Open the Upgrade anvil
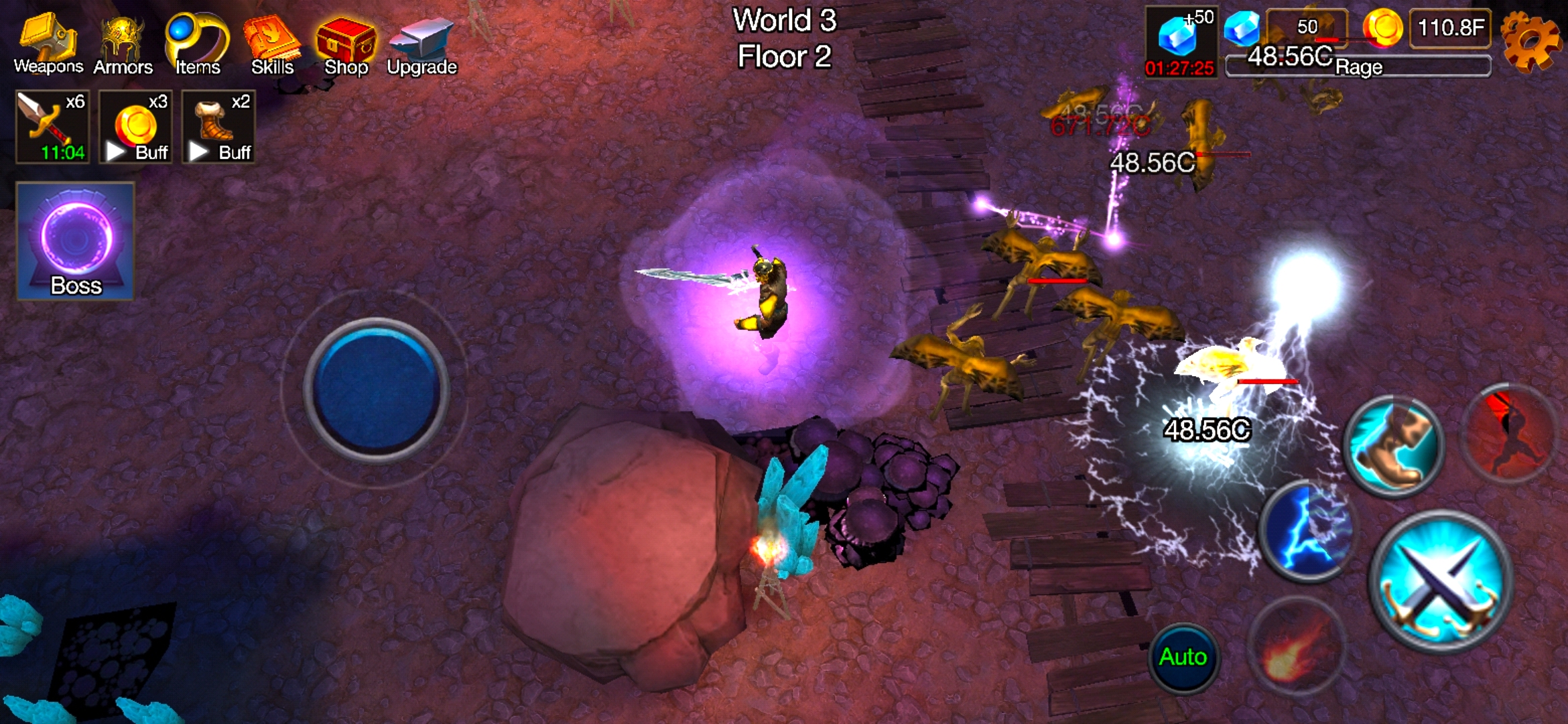Image resolution: width=1568 pixels, height=724 pixels. pos(422,40)
